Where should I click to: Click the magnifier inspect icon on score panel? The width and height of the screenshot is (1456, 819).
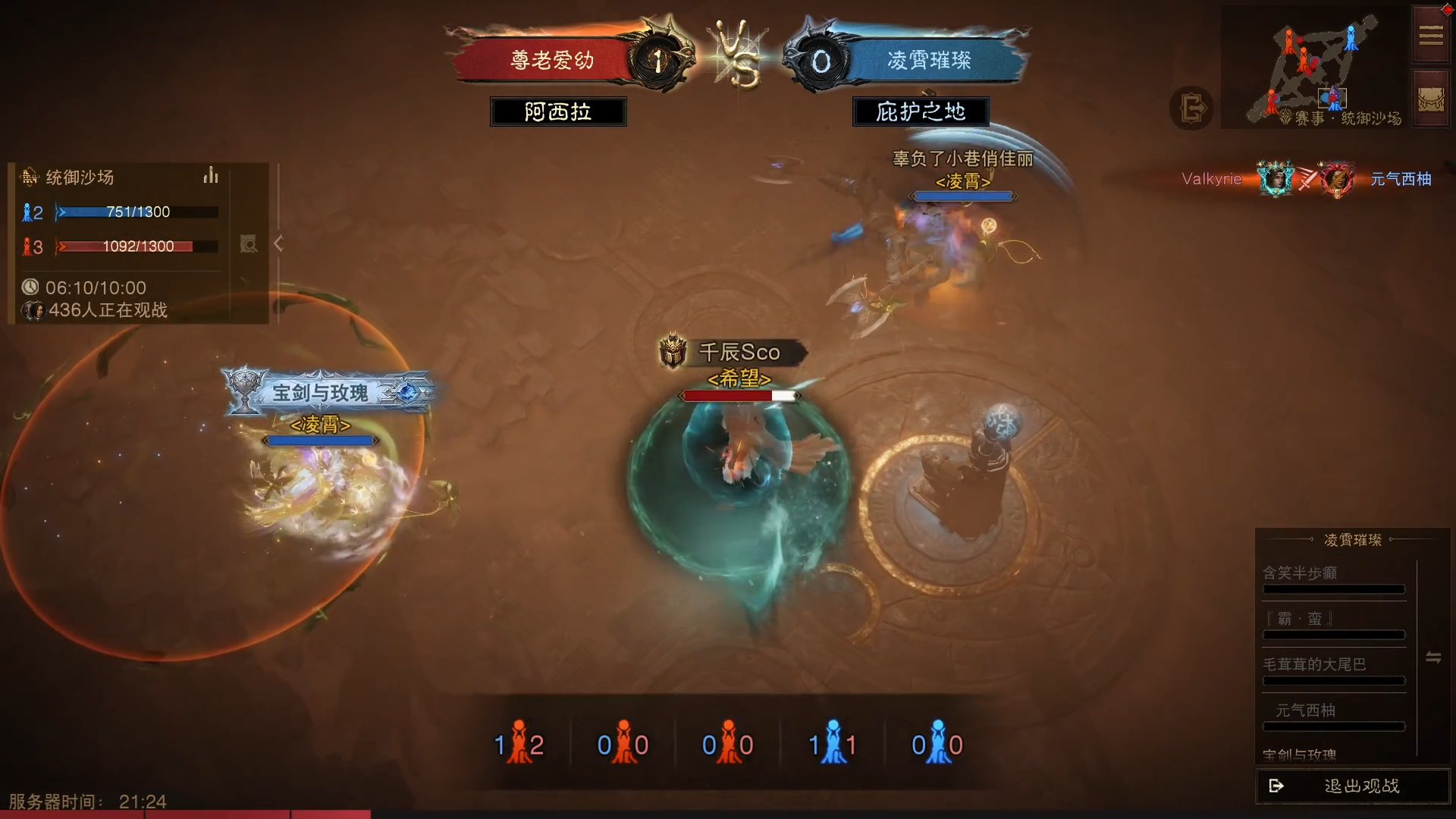tap(248, 243)
